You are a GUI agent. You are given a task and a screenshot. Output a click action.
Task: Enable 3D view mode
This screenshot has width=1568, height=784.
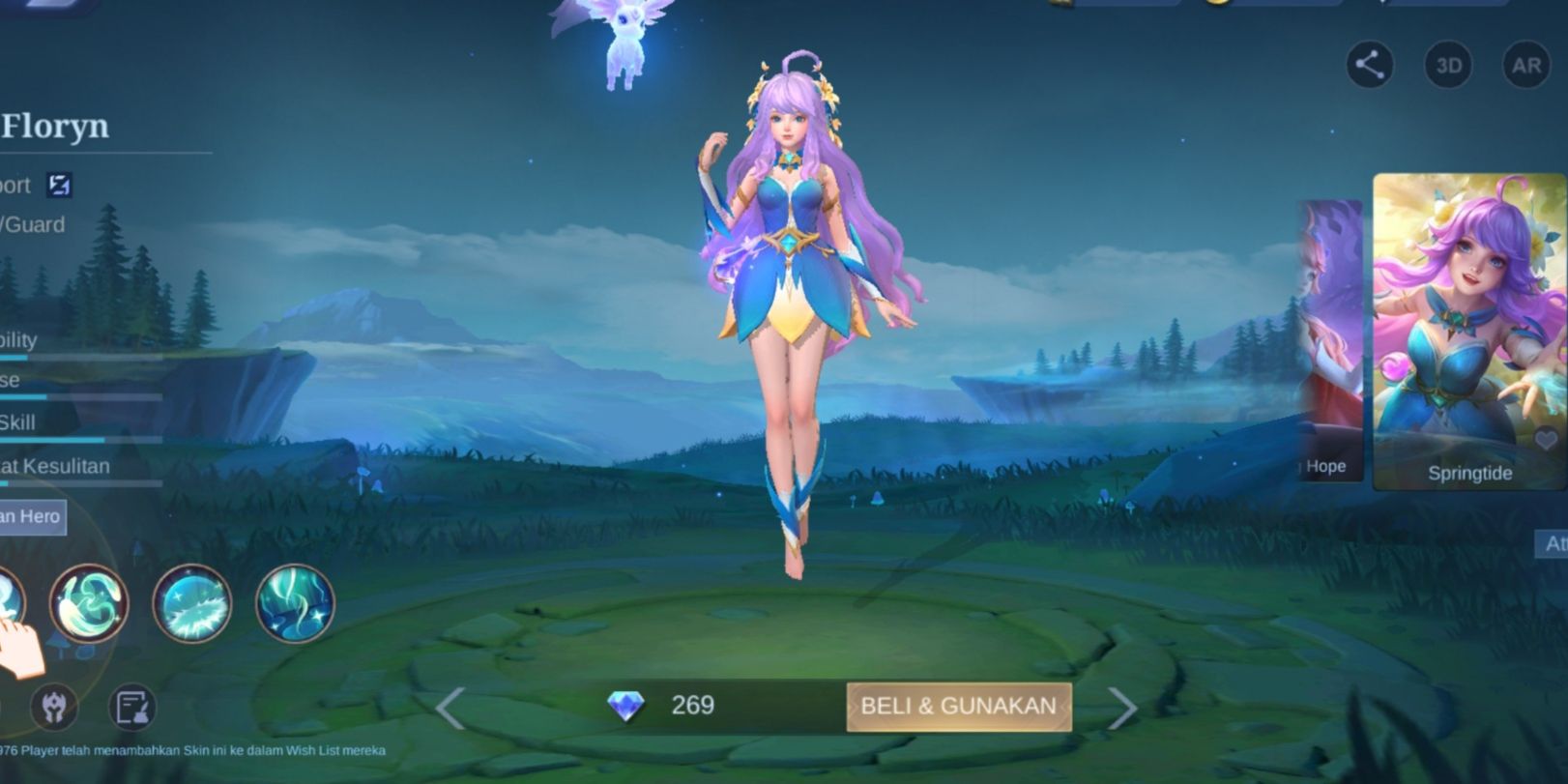click(1449, 66)
